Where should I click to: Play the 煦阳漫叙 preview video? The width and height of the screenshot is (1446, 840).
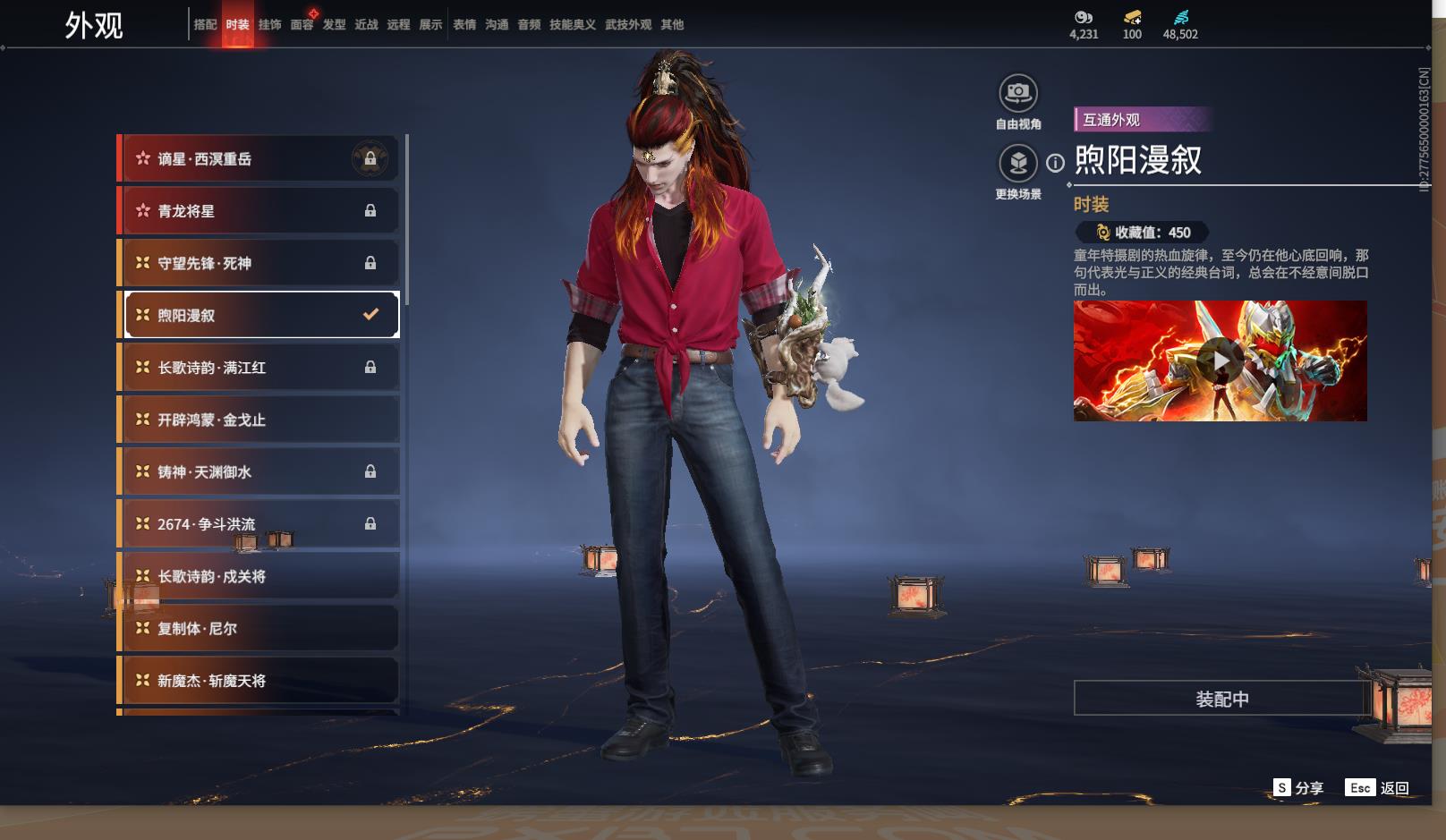pyautogui.click(x=1220, y=361)
